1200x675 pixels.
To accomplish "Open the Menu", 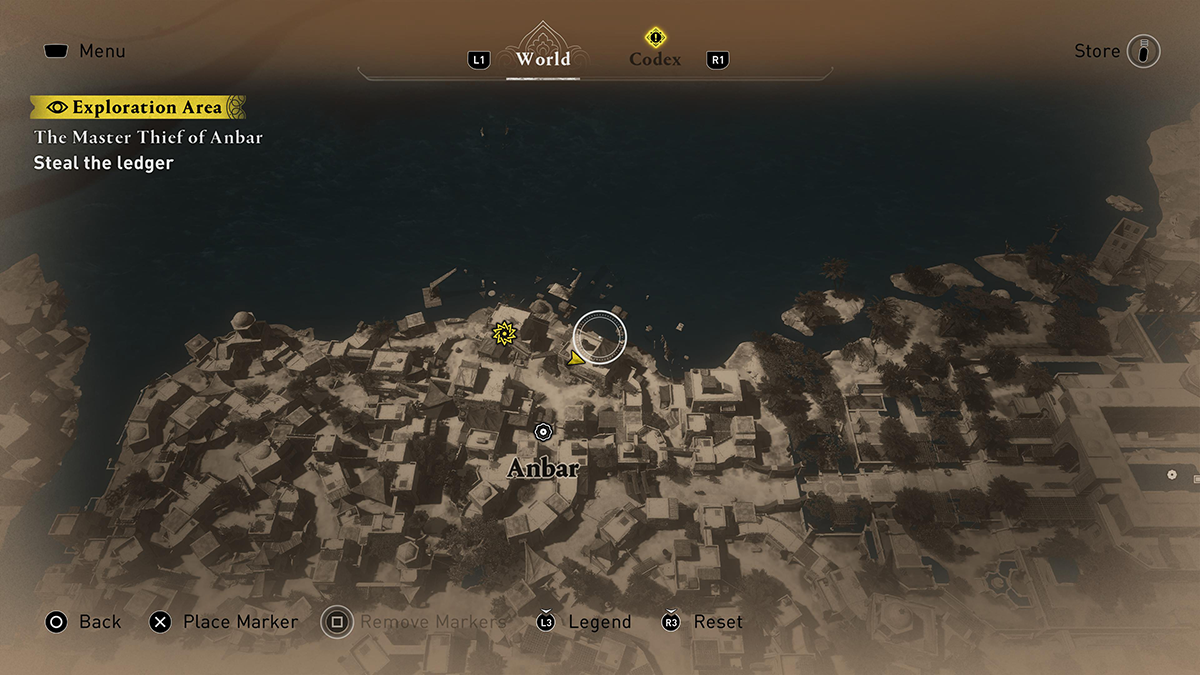I will (x=84, y=51).
